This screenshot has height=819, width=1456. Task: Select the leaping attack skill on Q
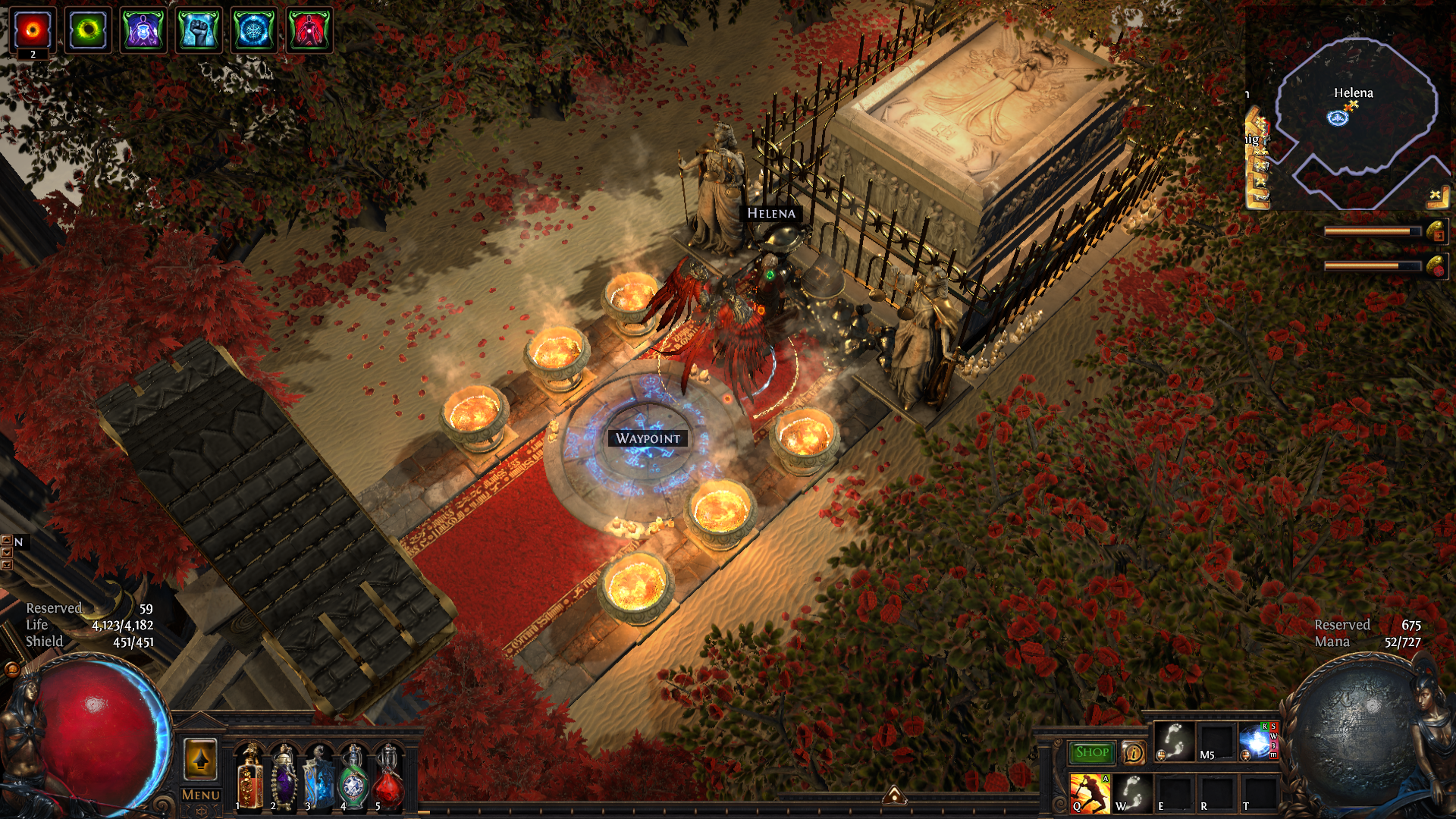1089,792
